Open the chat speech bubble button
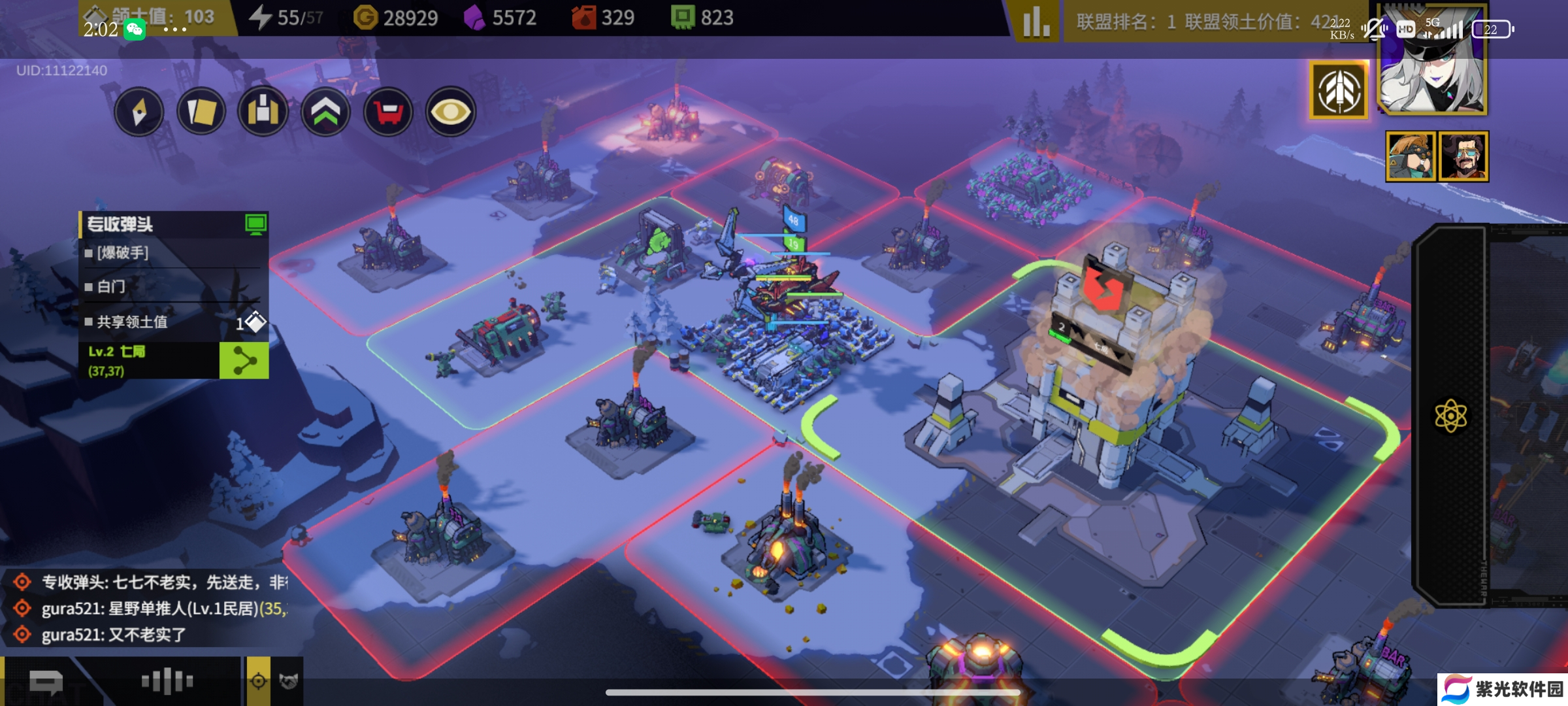This screenshot has height=706, width=1568. coord(46,682)
